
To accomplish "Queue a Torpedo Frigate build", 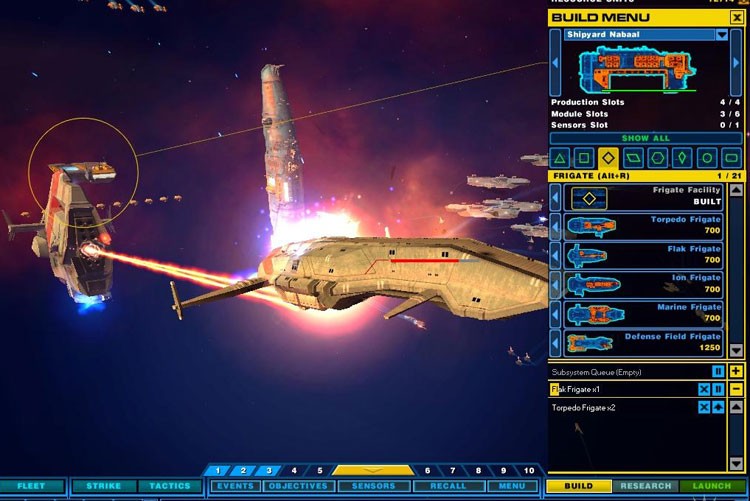I will [646, 225].
